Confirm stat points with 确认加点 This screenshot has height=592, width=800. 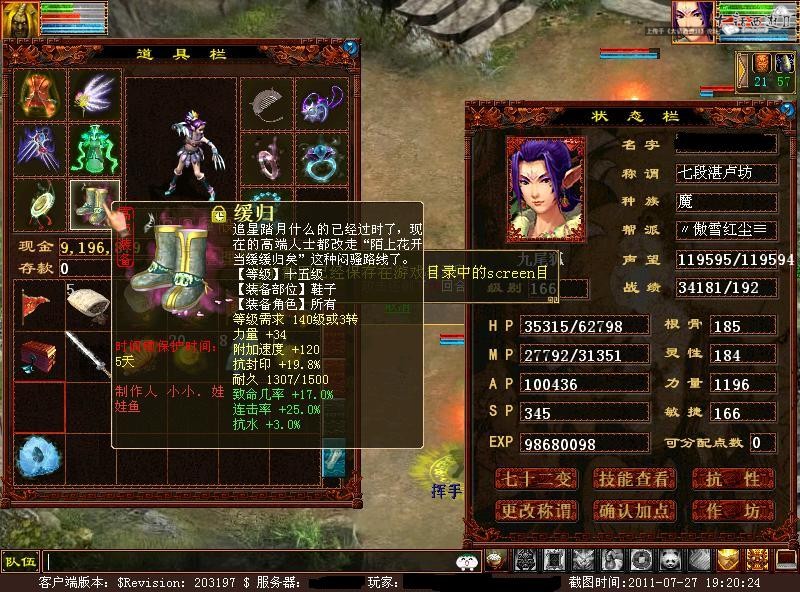(633, 511)
